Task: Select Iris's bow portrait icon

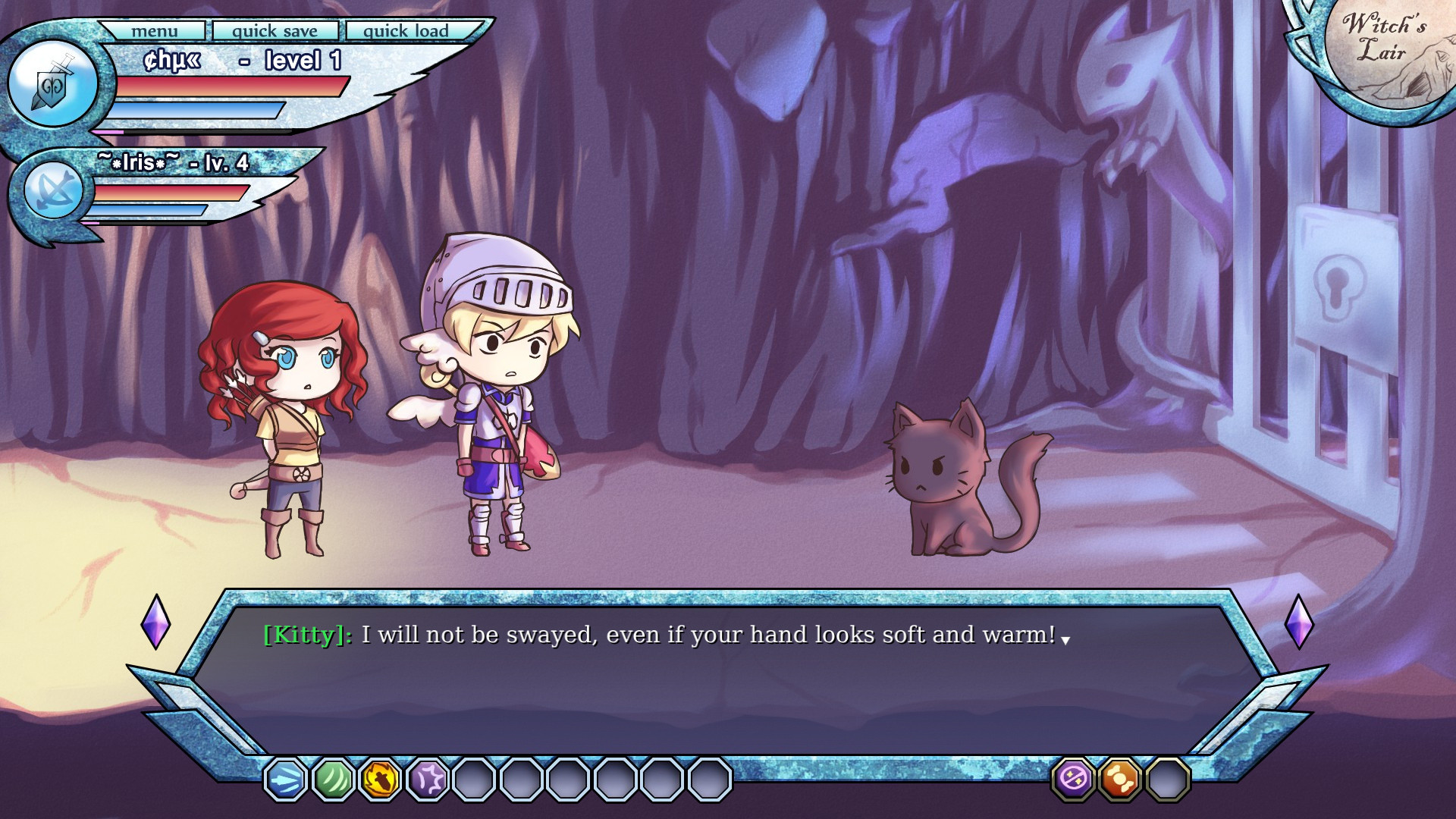Action: [53, 190]
